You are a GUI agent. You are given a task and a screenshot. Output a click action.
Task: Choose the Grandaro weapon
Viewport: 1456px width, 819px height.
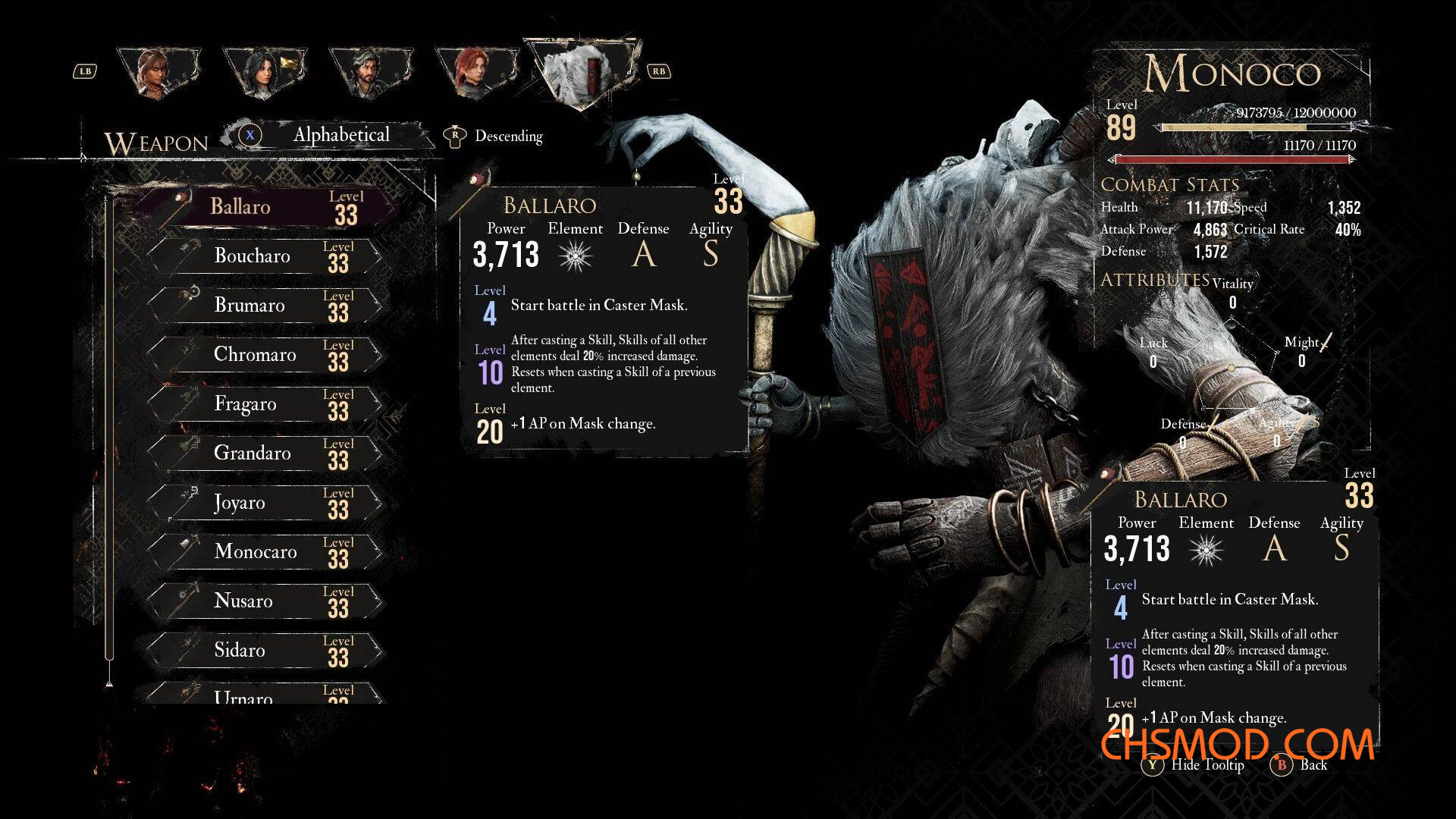coord(265,453)
